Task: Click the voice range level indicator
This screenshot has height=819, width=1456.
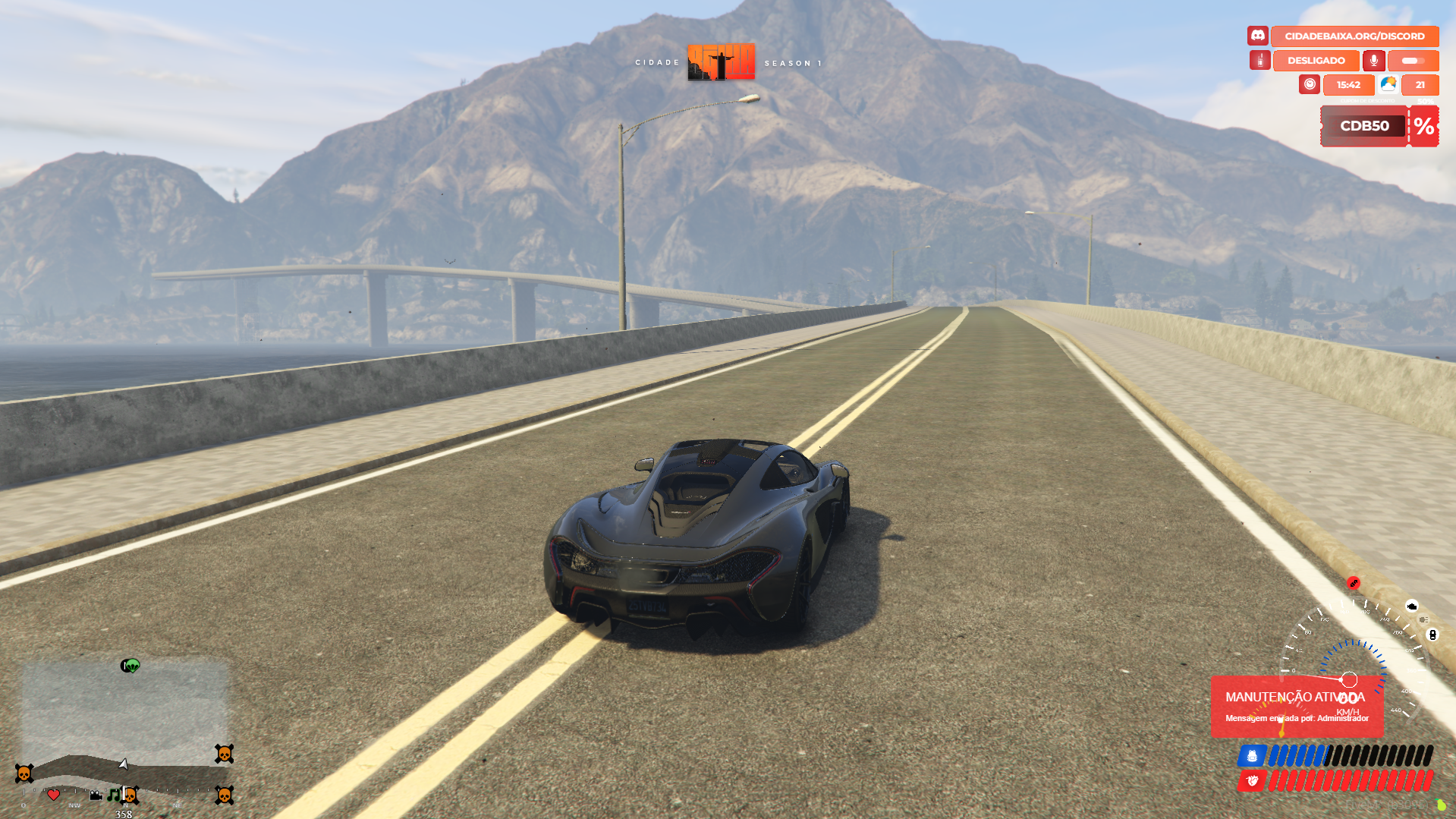Action: 1413,61
